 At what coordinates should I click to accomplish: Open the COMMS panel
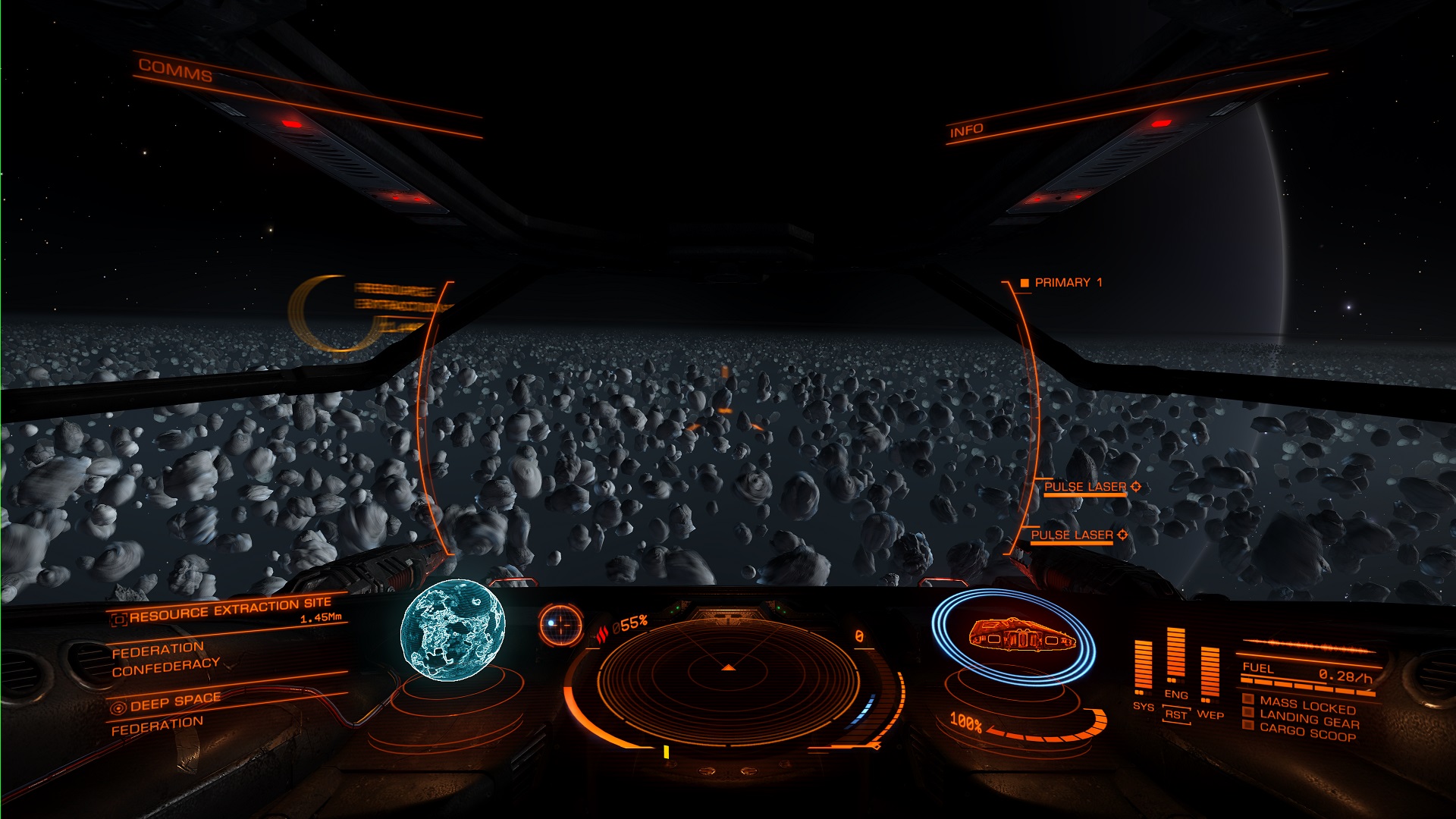[x=175, y=71]
